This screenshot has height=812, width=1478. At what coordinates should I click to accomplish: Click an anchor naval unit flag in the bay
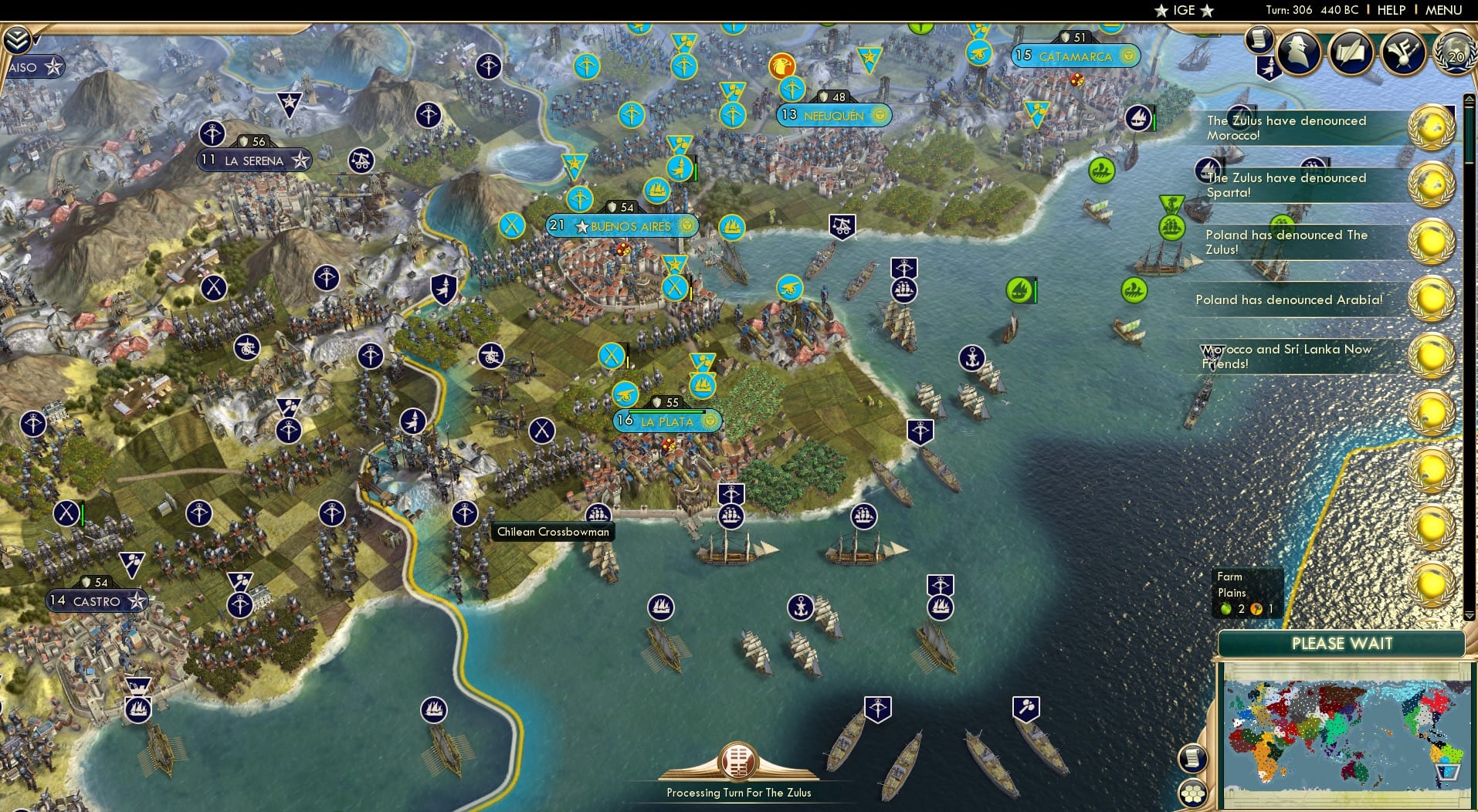click(x=801, y=608)
